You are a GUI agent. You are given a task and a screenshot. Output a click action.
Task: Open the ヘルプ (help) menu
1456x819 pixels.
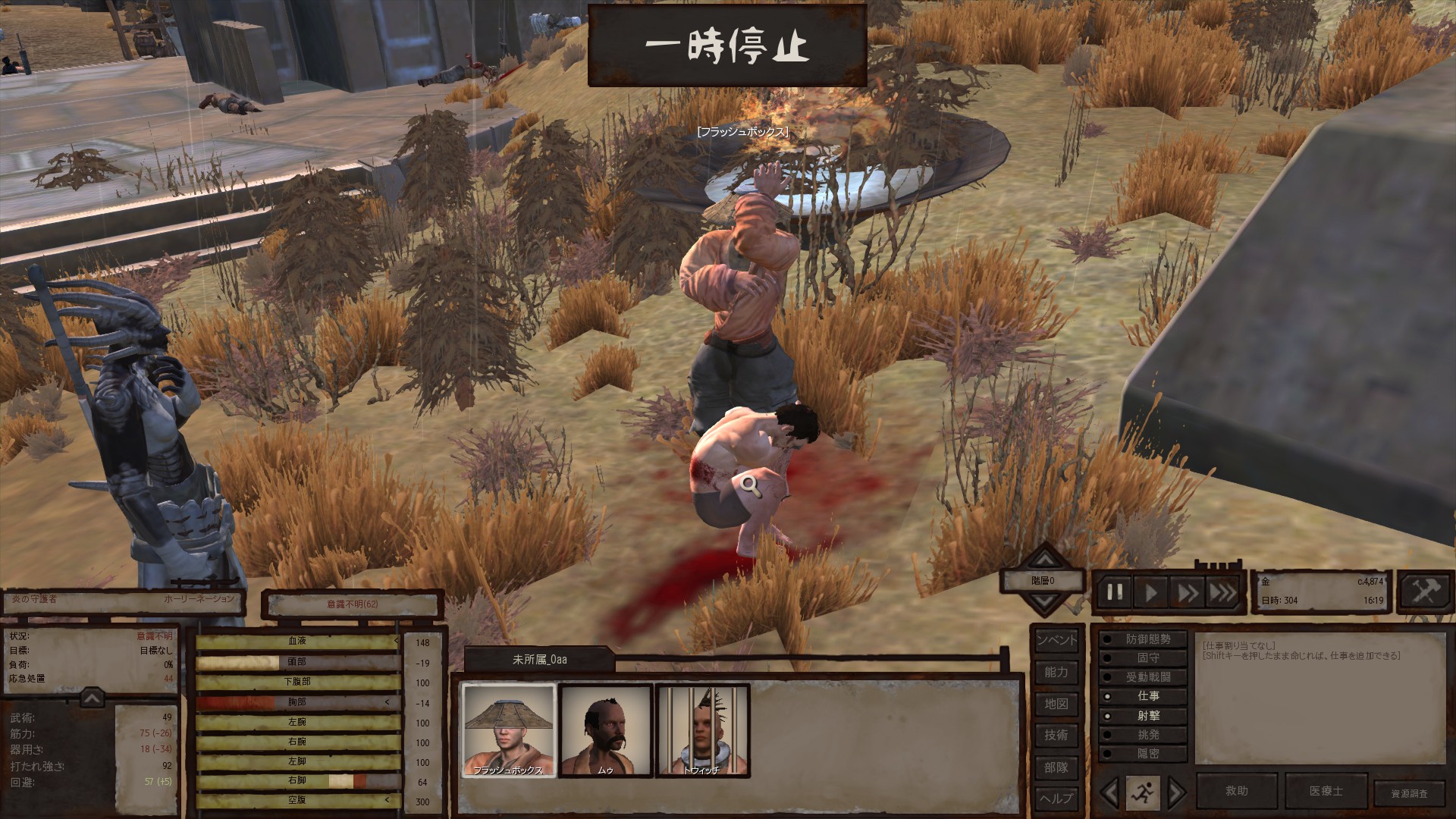pyautogui.click(x=1056, y=798)
